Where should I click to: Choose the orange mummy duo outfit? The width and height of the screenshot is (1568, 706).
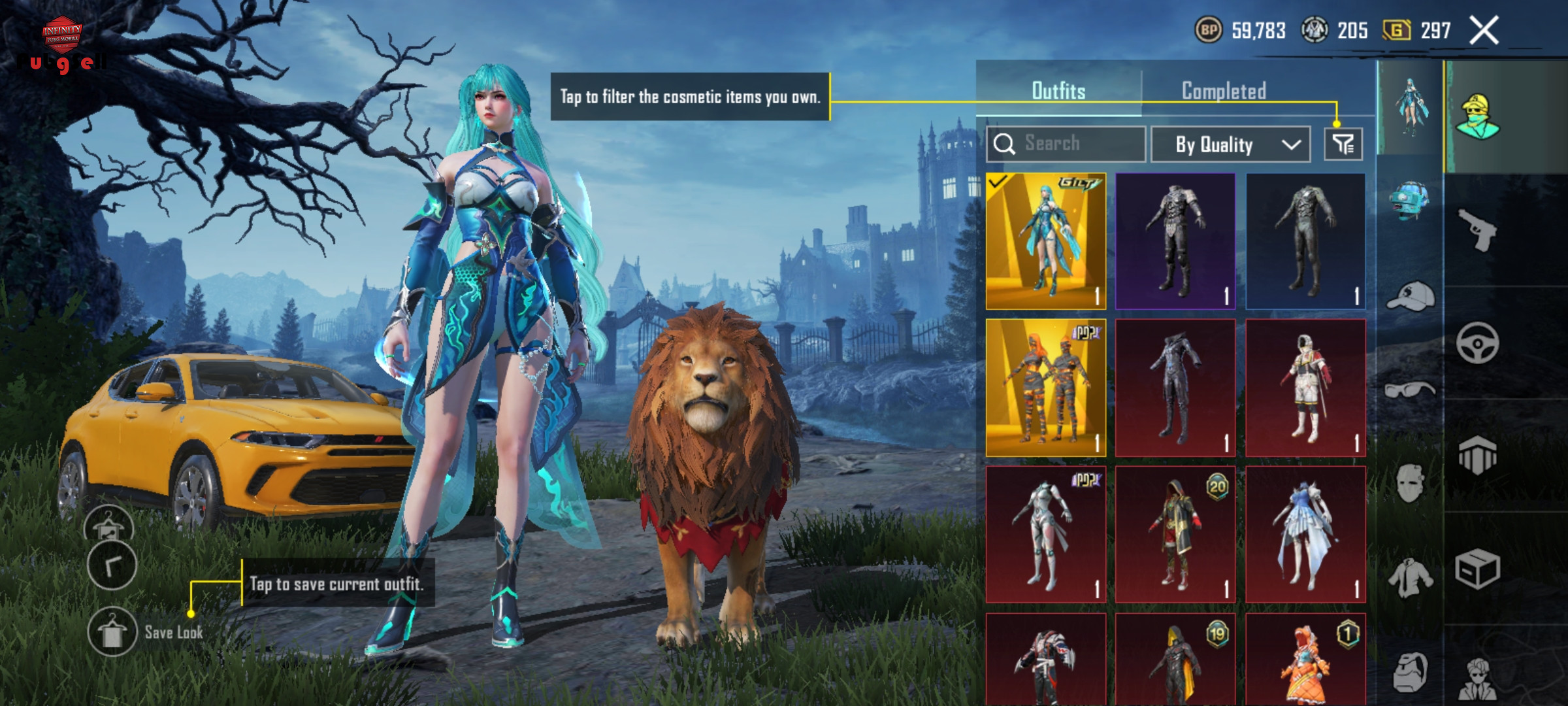click(x=1045, y=388)
